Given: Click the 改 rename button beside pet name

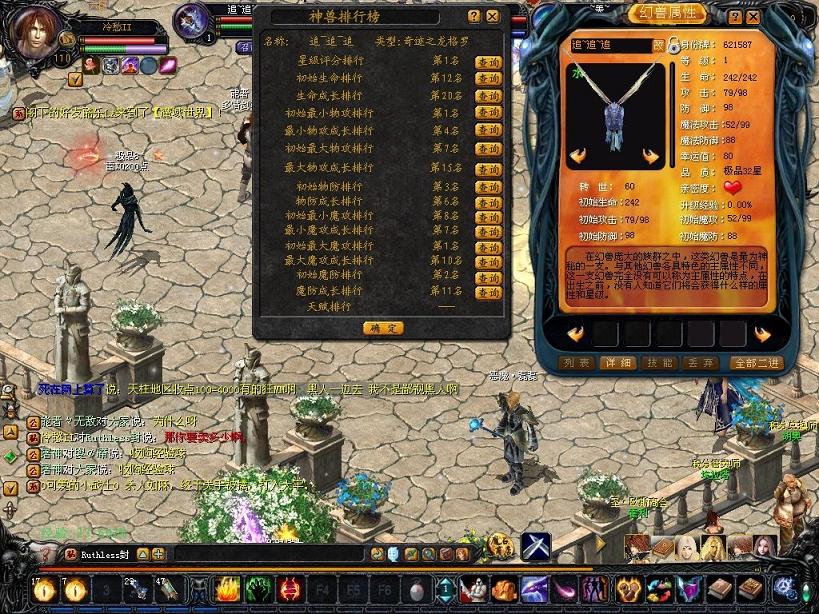Looking at the screenshot, I should point(658,45).
